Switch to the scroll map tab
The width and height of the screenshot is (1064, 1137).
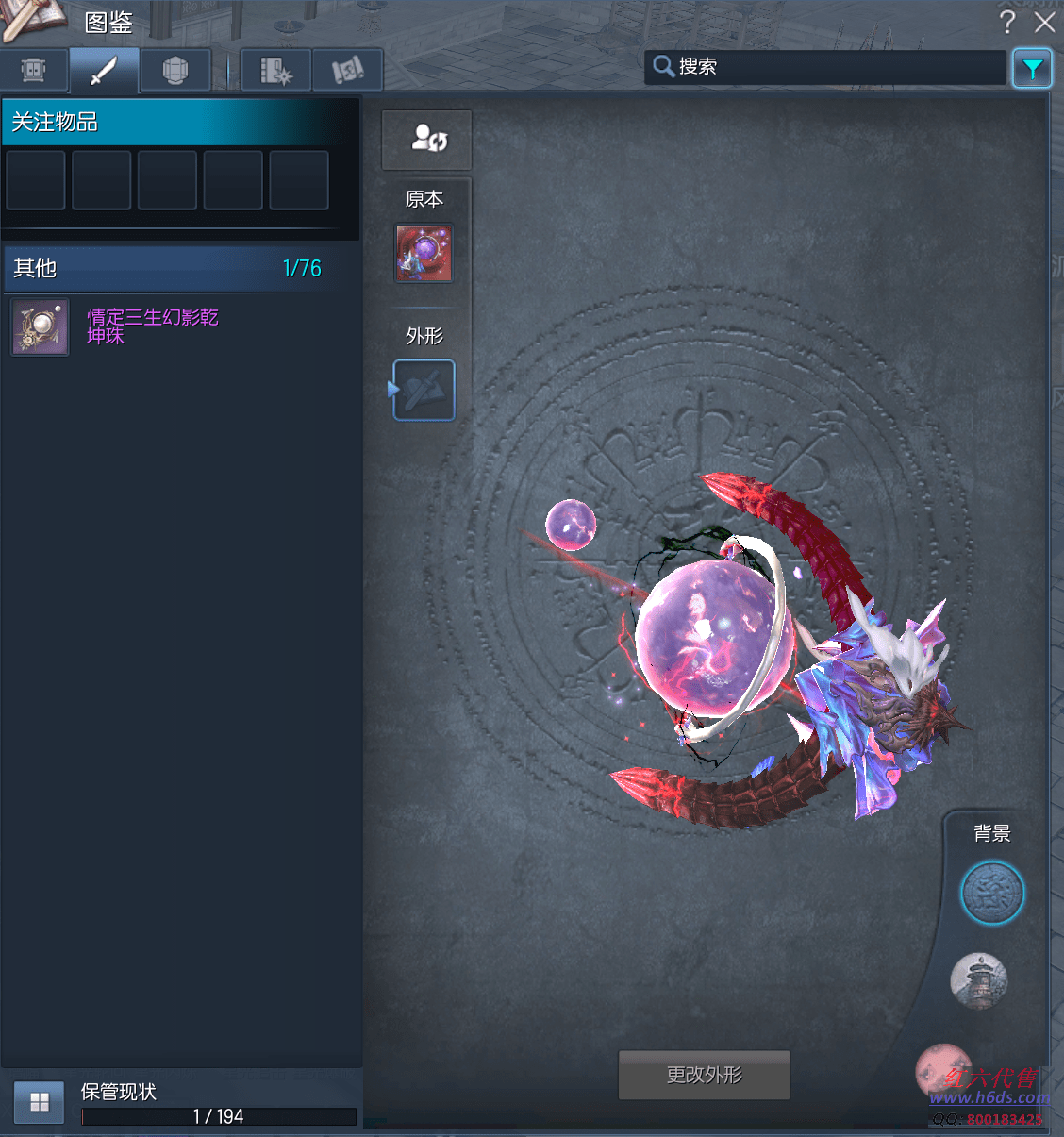coord(347,71)
